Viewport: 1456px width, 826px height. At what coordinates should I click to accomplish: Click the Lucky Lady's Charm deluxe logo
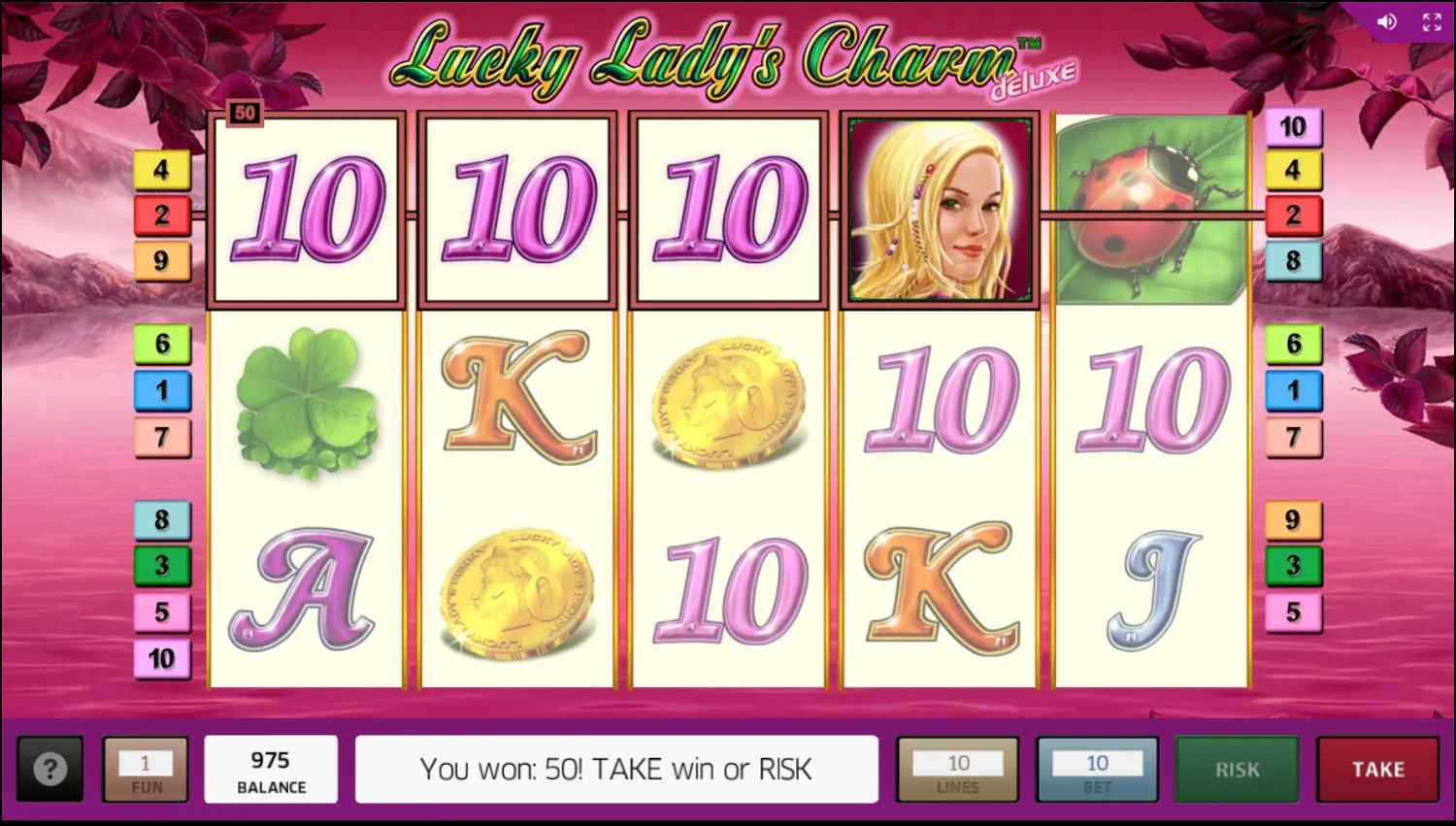tap(728, 58)
